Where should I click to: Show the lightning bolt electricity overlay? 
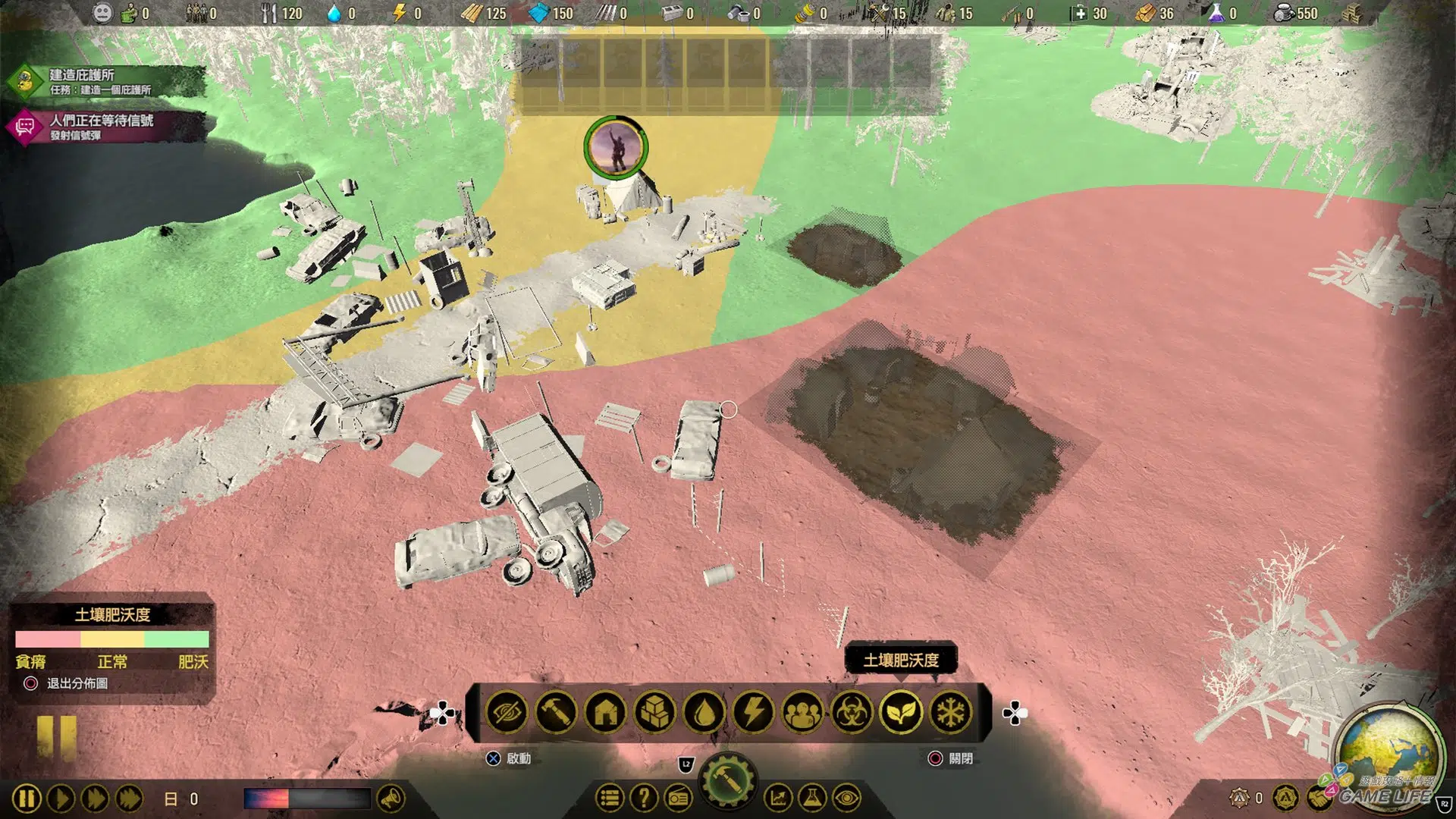click(x=753, y=713)
